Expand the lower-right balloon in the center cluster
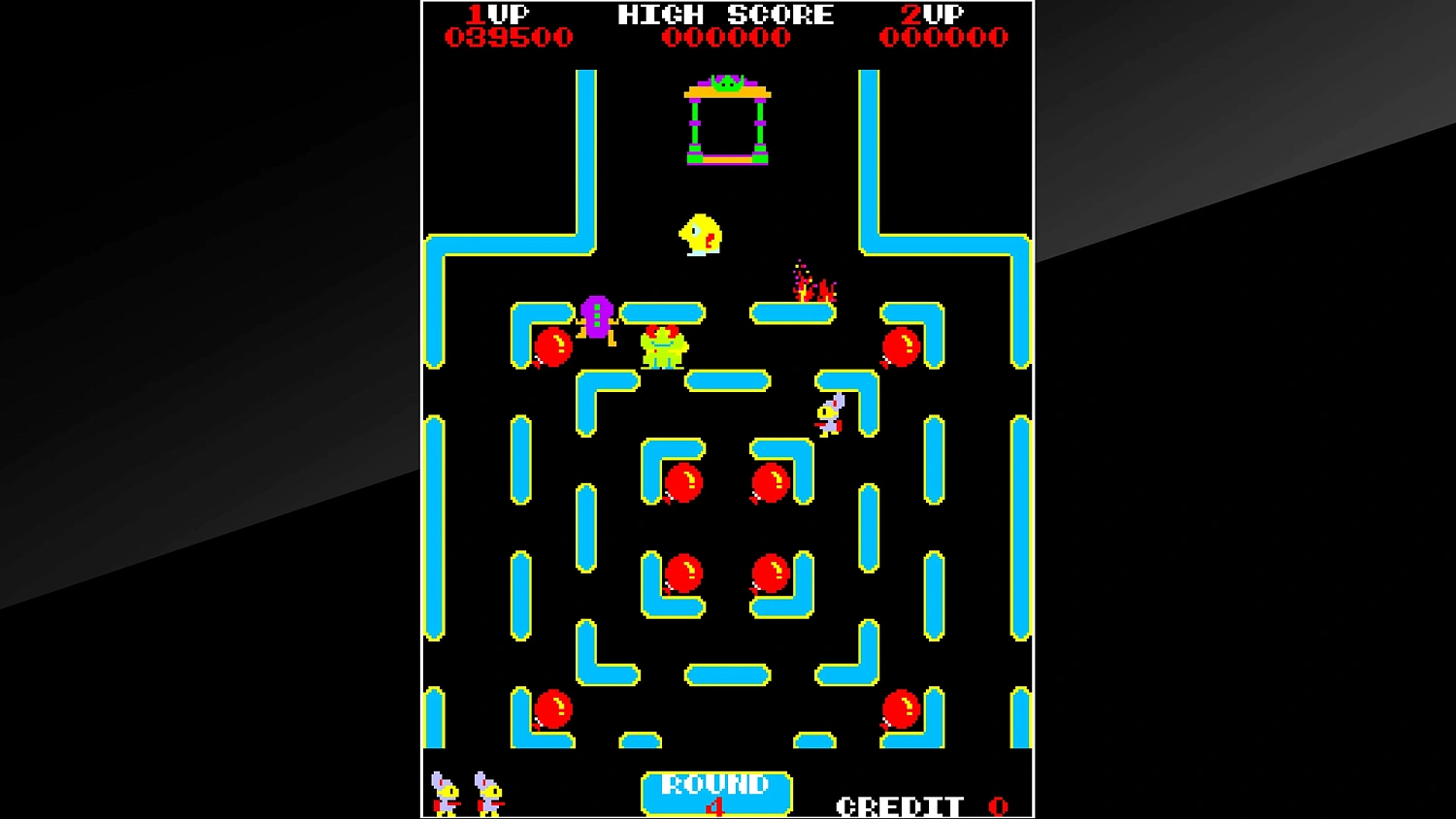Viewport: 1456px width, 819px height. (x=772, y=574)
